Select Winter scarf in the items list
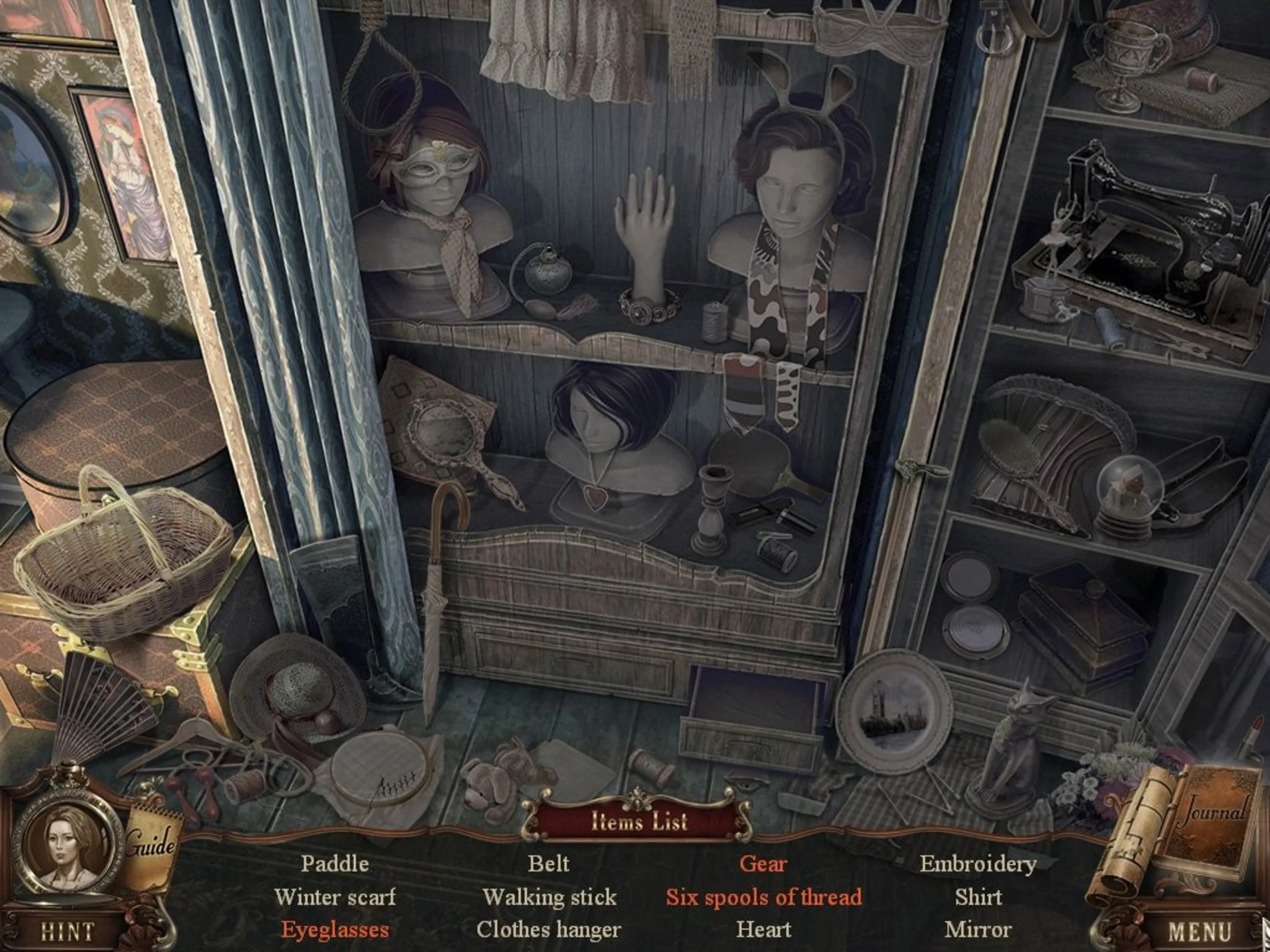 335,897
